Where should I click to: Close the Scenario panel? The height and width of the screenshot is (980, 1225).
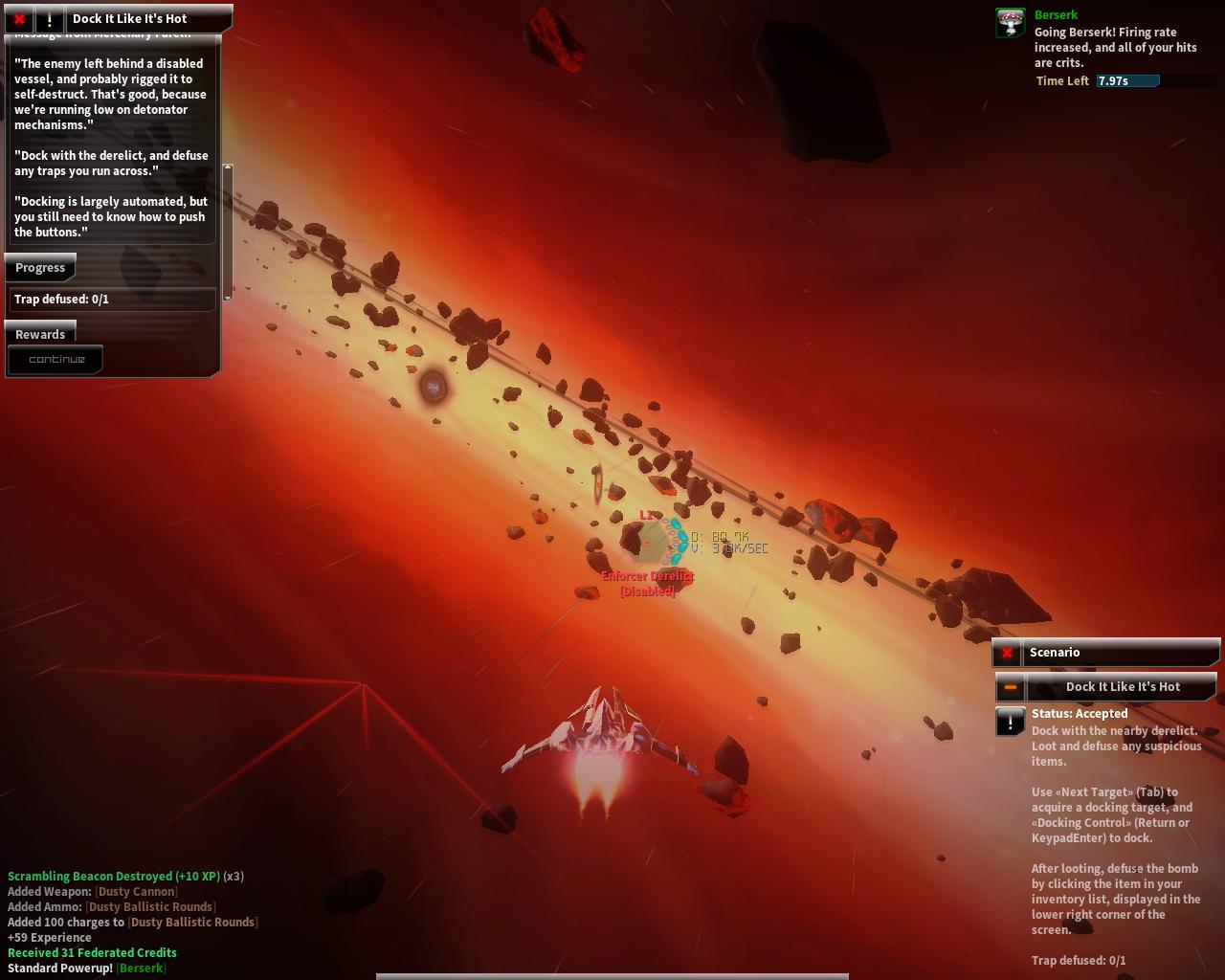(x=1007, y=653)
